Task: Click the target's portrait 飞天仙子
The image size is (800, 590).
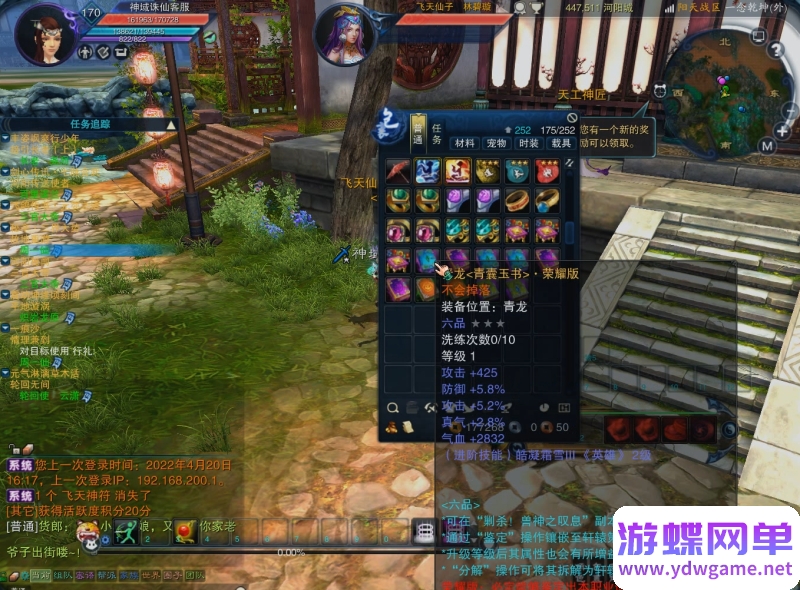Action: point(346,36)
